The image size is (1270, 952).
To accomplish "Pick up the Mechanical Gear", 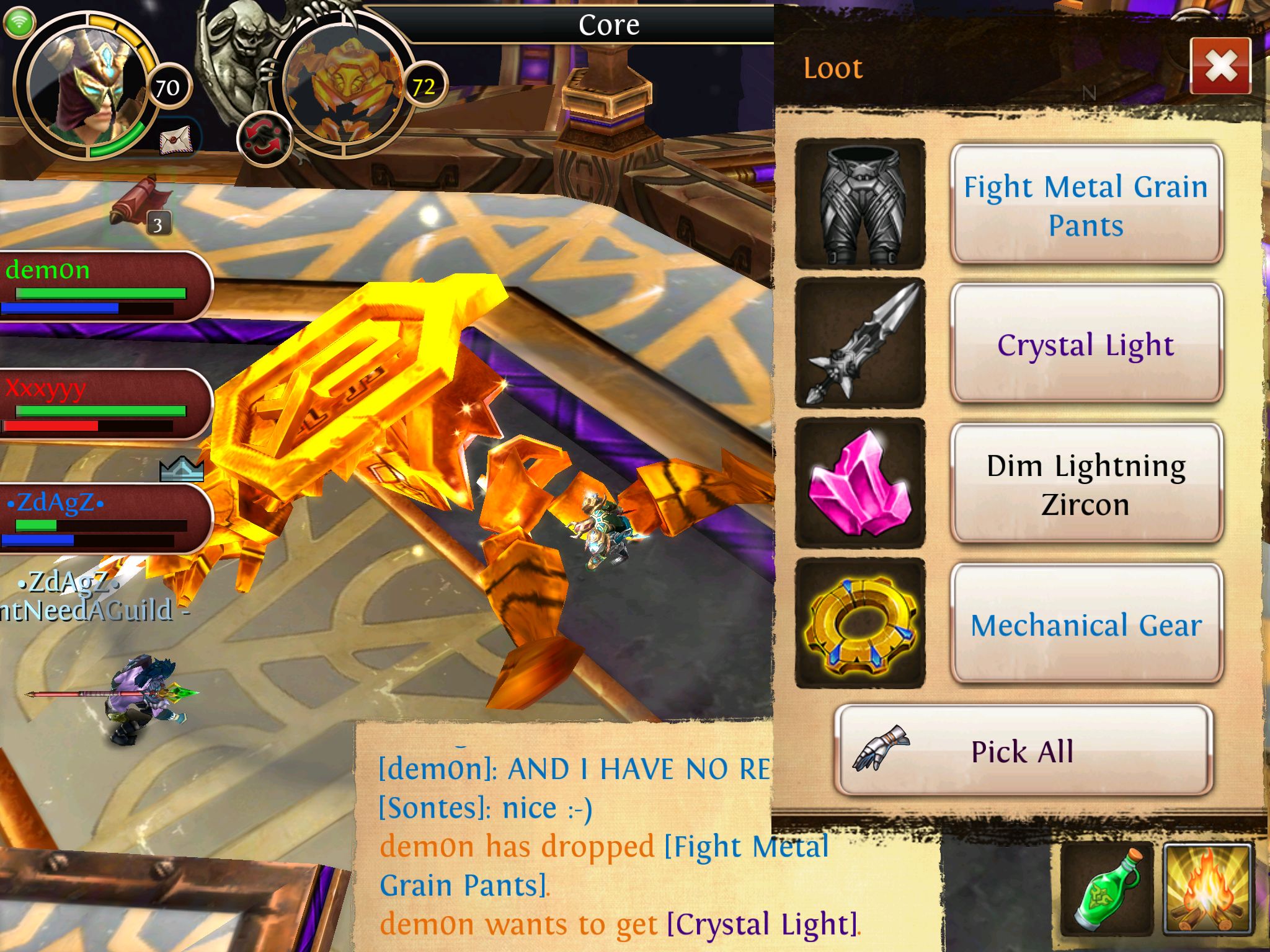I will click(x=1086, y=624).
